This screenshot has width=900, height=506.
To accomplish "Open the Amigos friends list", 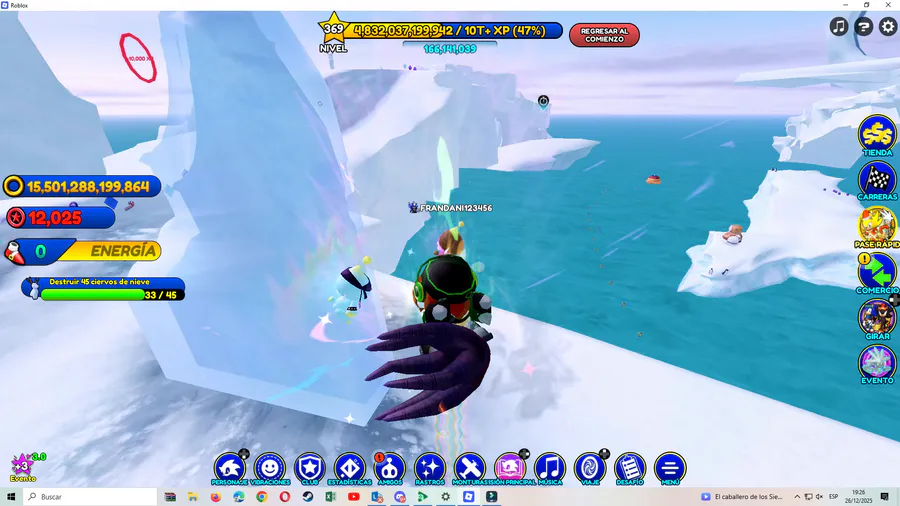I will (389, 467).
